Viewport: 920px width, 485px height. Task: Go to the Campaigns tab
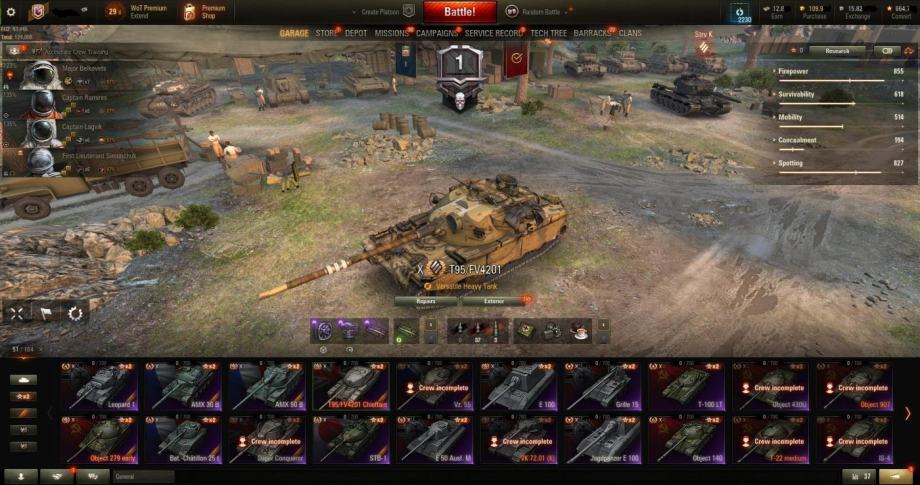[x=437, y=33]
